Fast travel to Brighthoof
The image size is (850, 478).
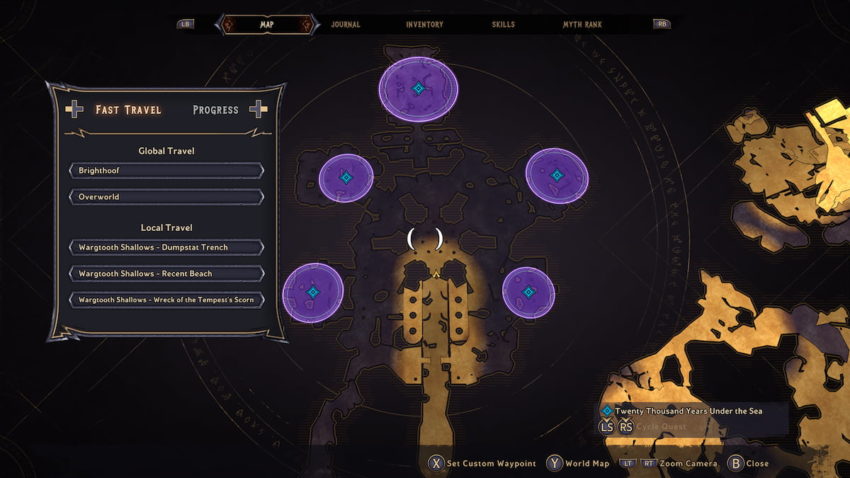pos(166,171)
